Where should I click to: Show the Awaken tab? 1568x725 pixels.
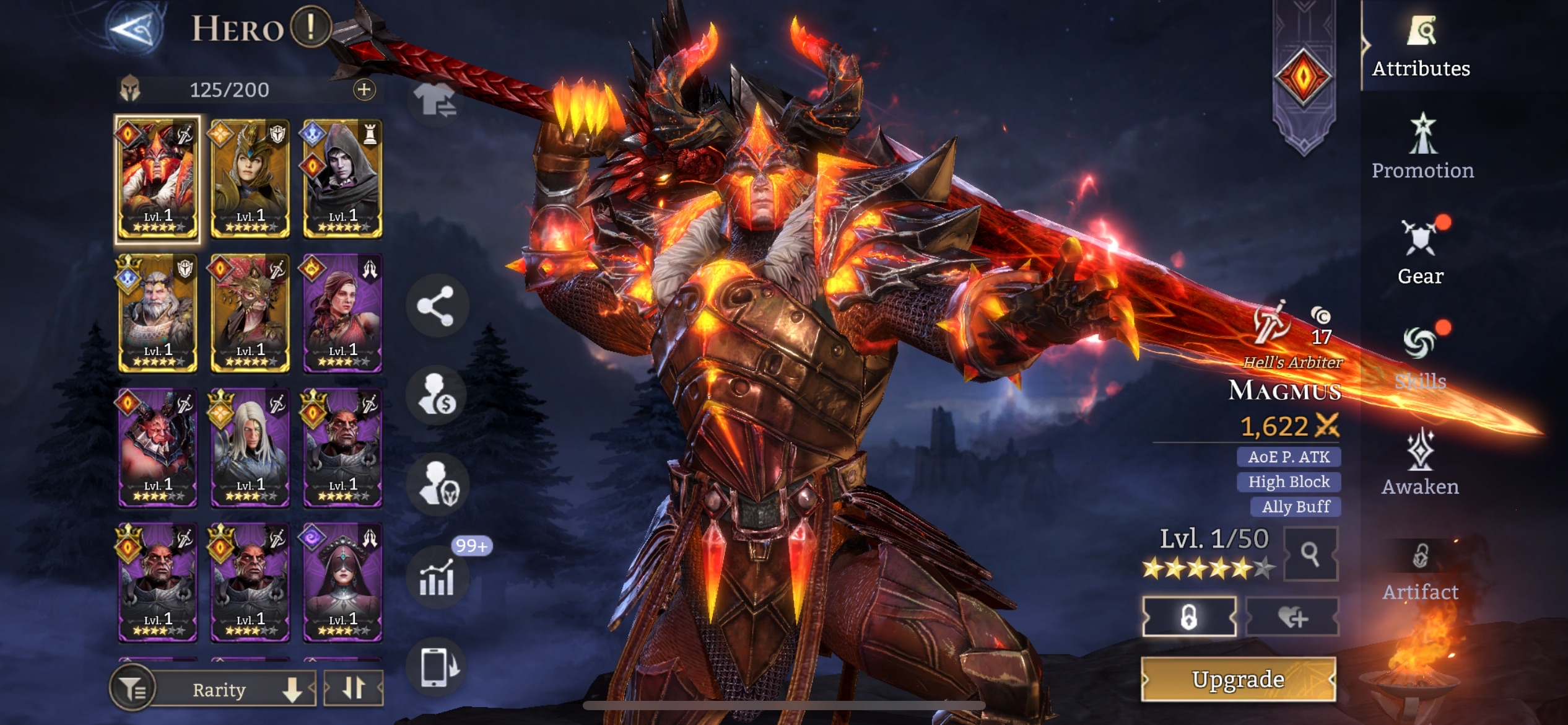(x=1420, y=464)
